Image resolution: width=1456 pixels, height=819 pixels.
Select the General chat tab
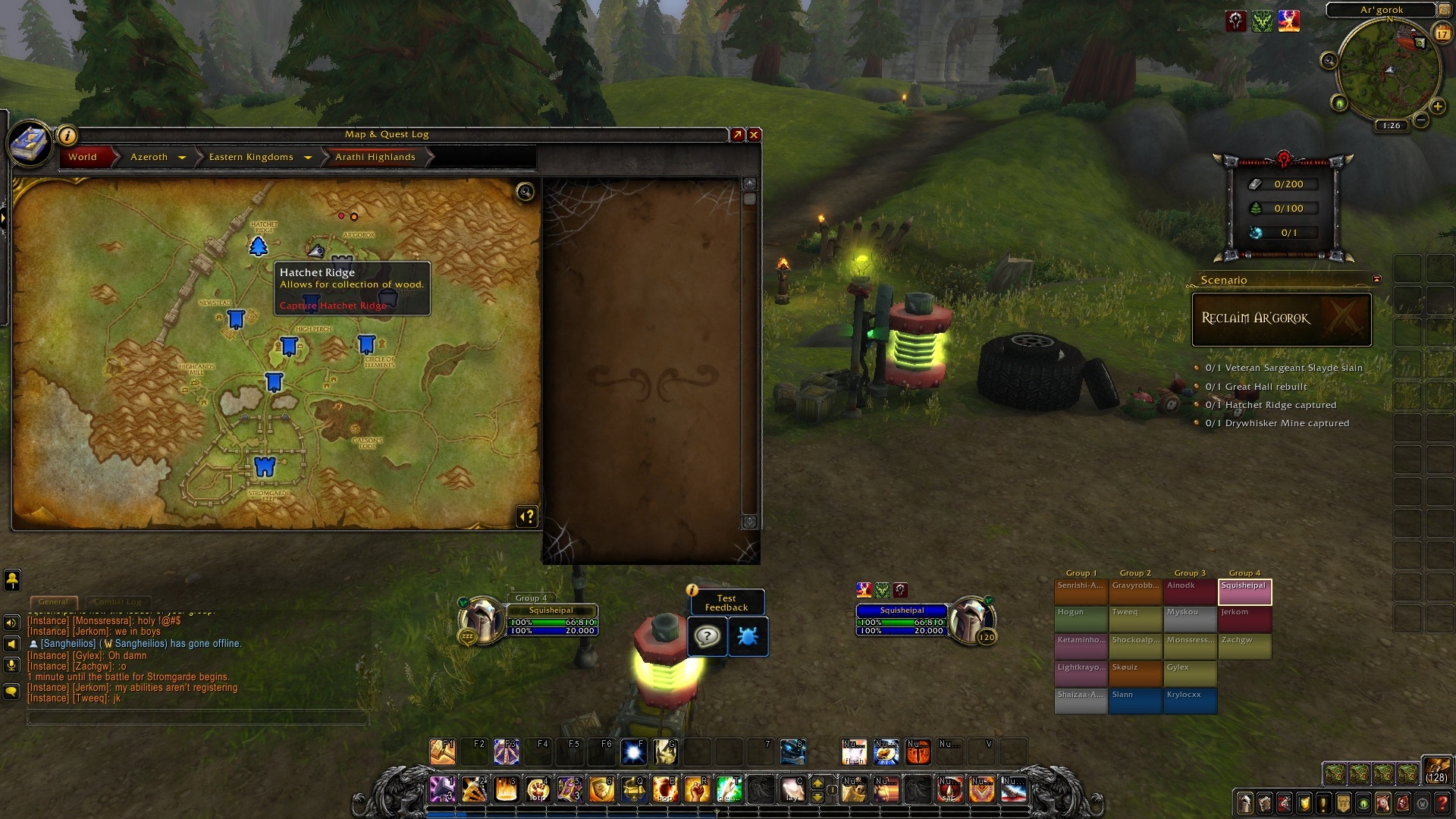coord(53,601)
